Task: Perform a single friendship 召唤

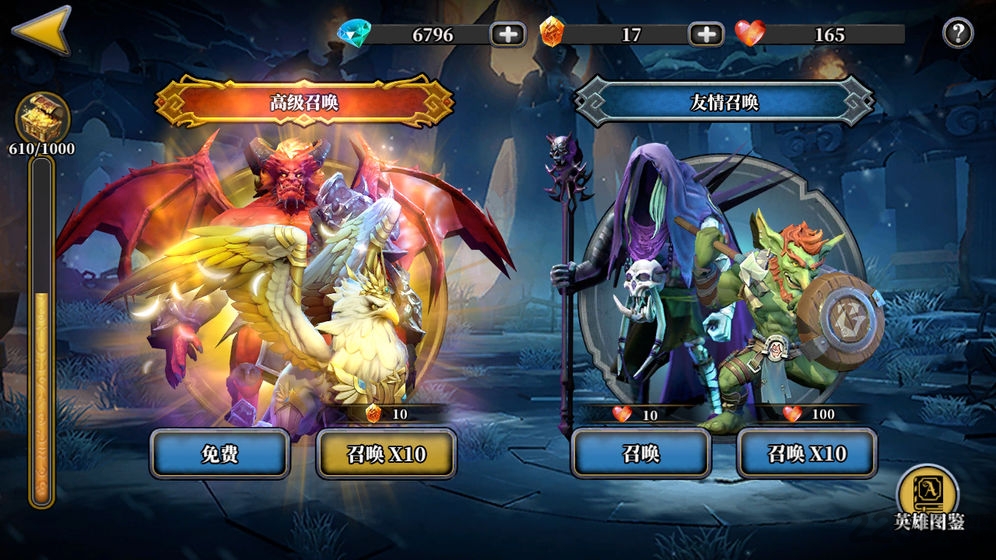Action: click(641, 455)
